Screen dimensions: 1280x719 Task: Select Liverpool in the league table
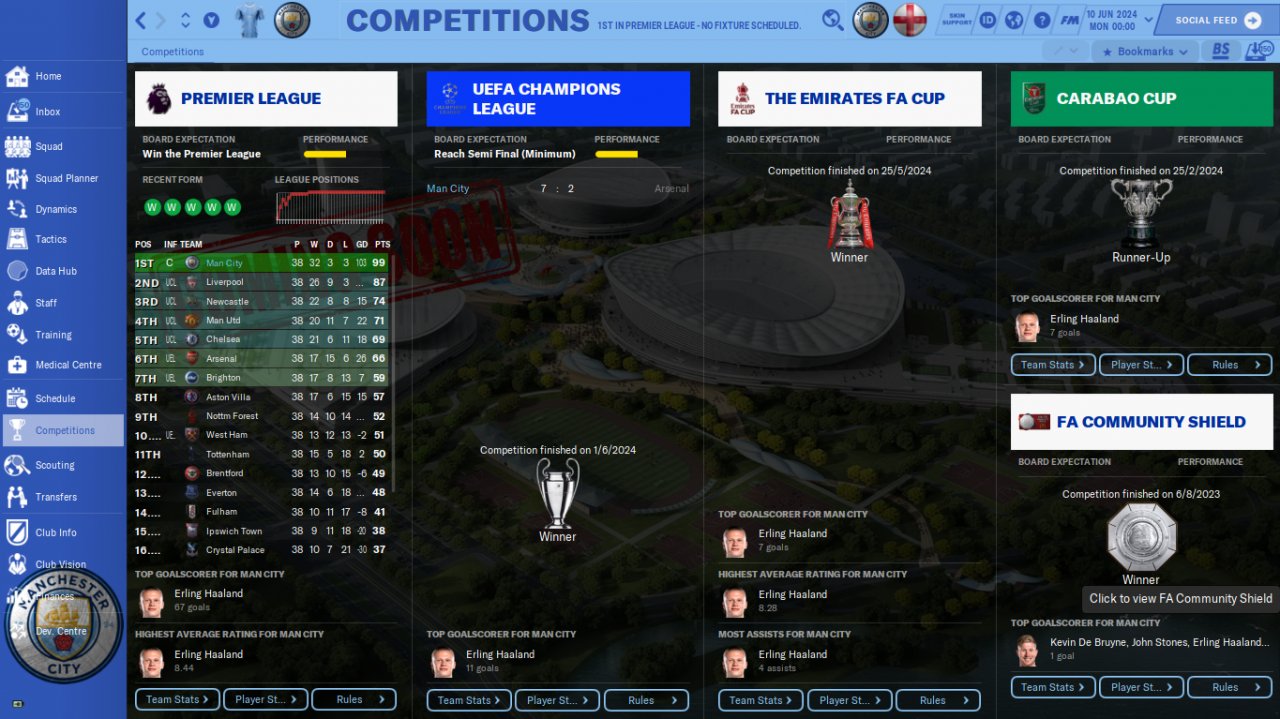[x=224, y=282]
